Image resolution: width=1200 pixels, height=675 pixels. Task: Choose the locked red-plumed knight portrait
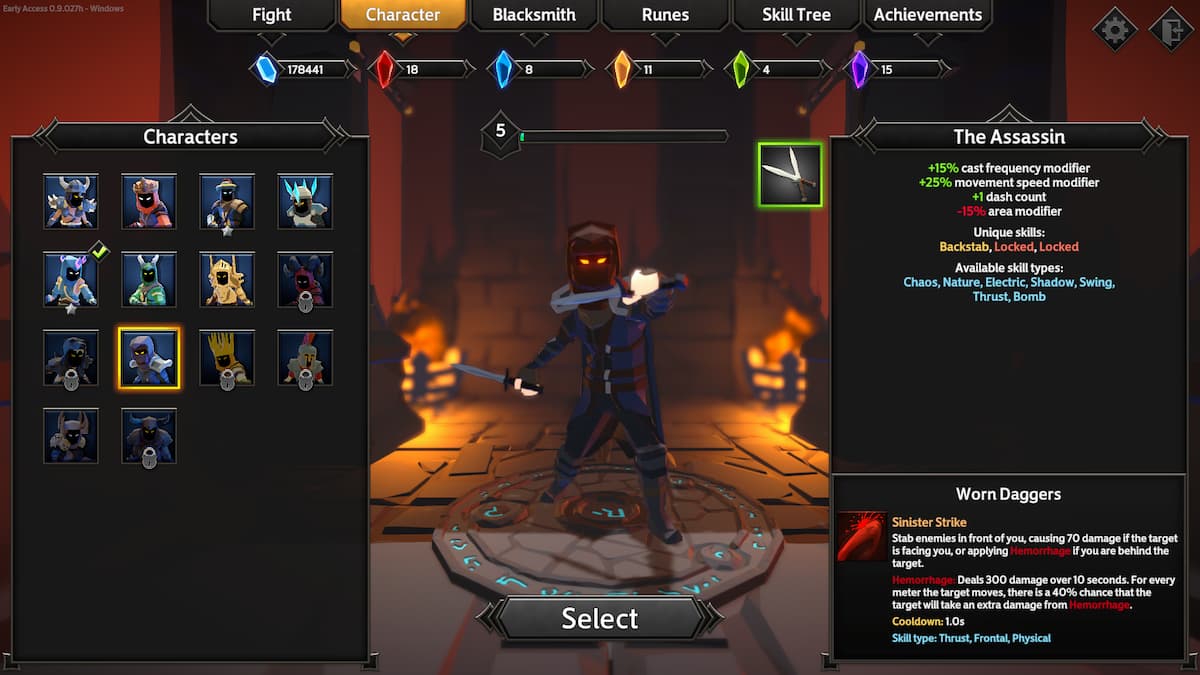pyautogui.click(x=305, y=357)
